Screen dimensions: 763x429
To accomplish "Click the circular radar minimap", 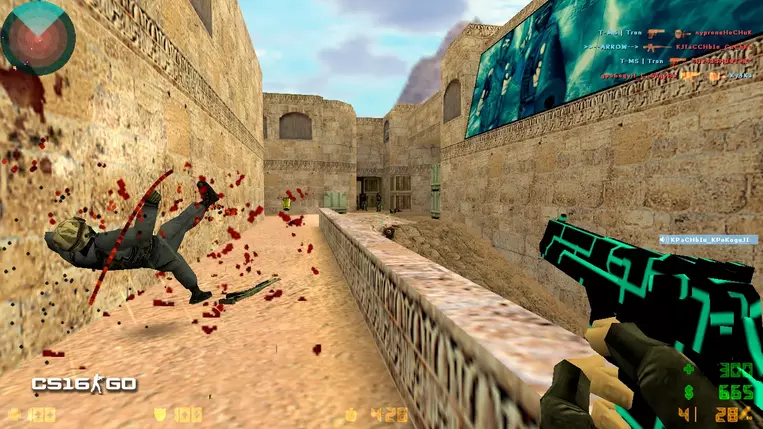I will (x=37, y=38).
